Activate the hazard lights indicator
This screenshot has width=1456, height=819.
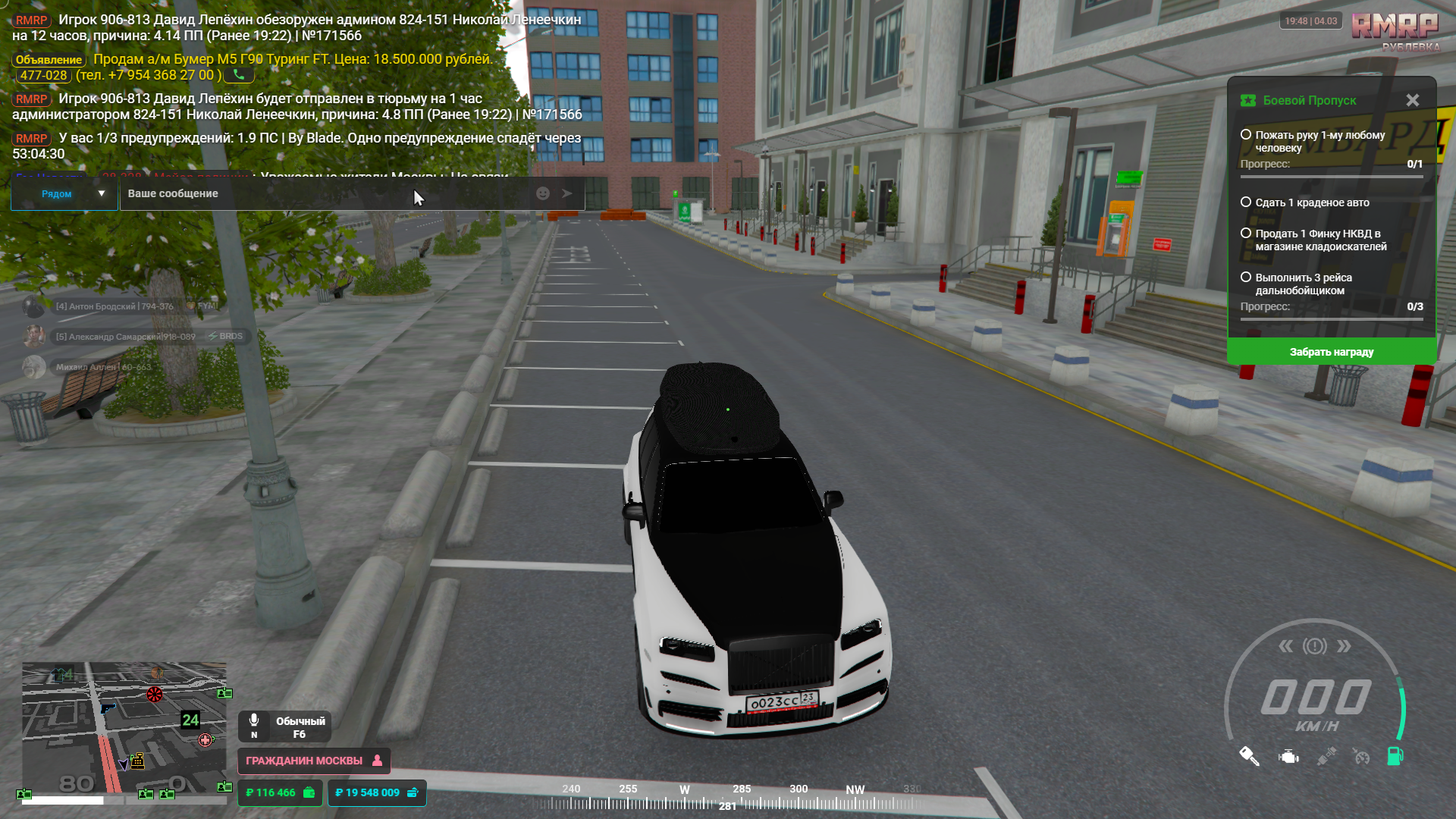[1315, 646]
